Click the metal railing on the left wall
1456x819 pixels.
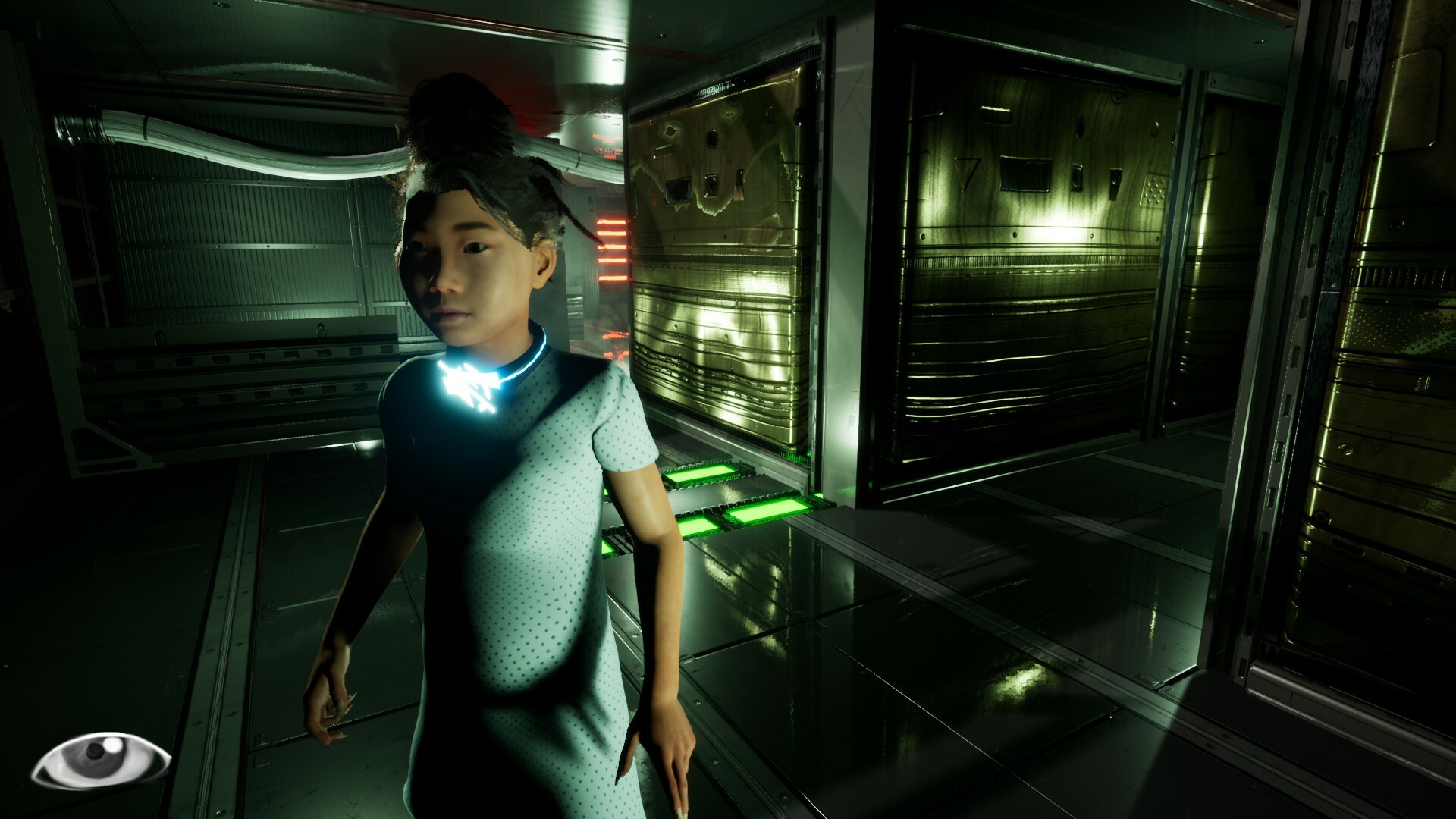pyautogui.click(x=212, y=356)
